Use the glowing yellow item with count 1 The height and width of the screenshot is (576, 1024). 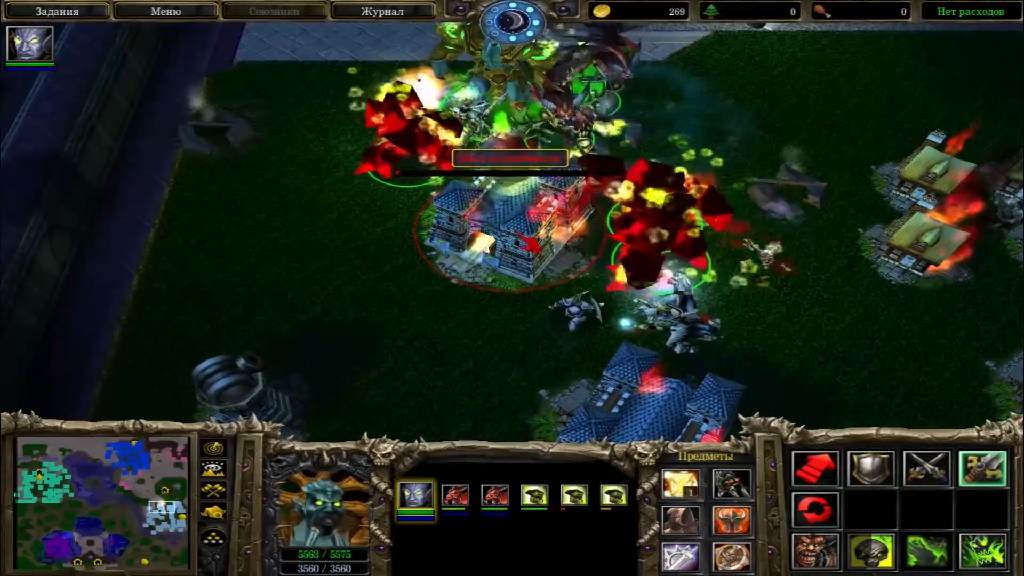click(680, 485)
